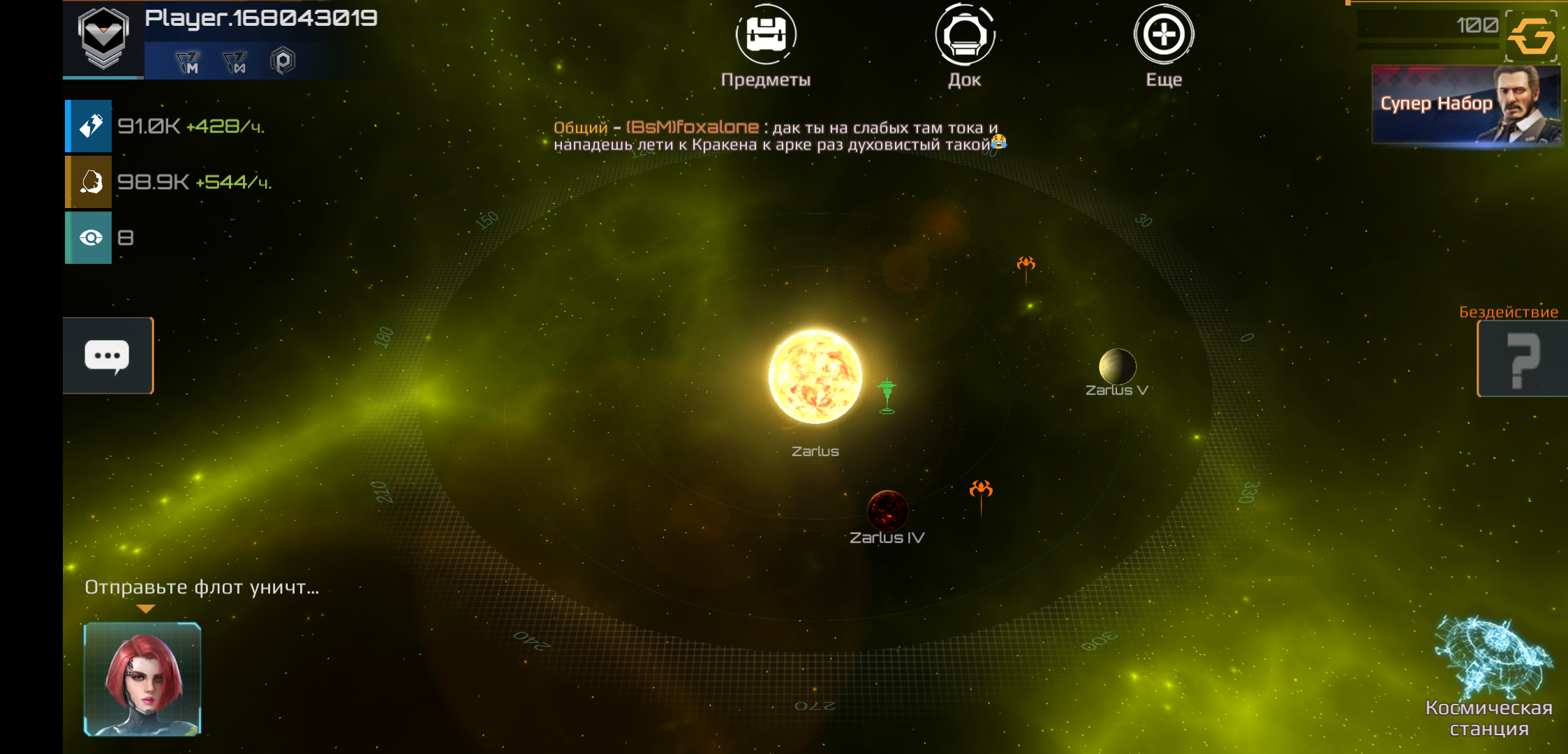Click the hexagonal P badge icon
Image resolution: width=1568 pixels, height=754 pixels.
pyautogui.click(x=283, y=61)
